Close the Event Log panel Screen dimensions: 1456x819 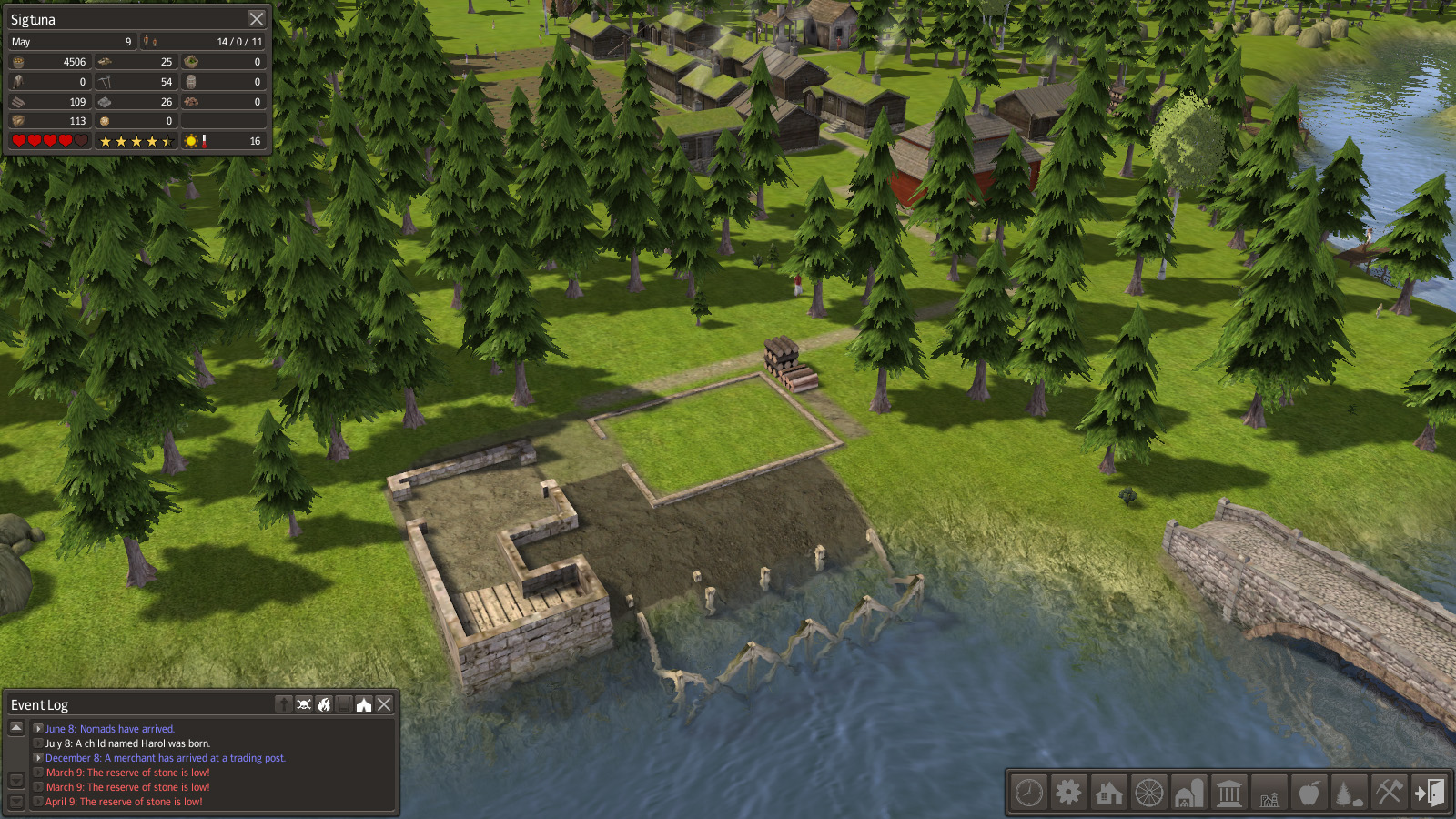pyautogui.click(x=385, y=704)
